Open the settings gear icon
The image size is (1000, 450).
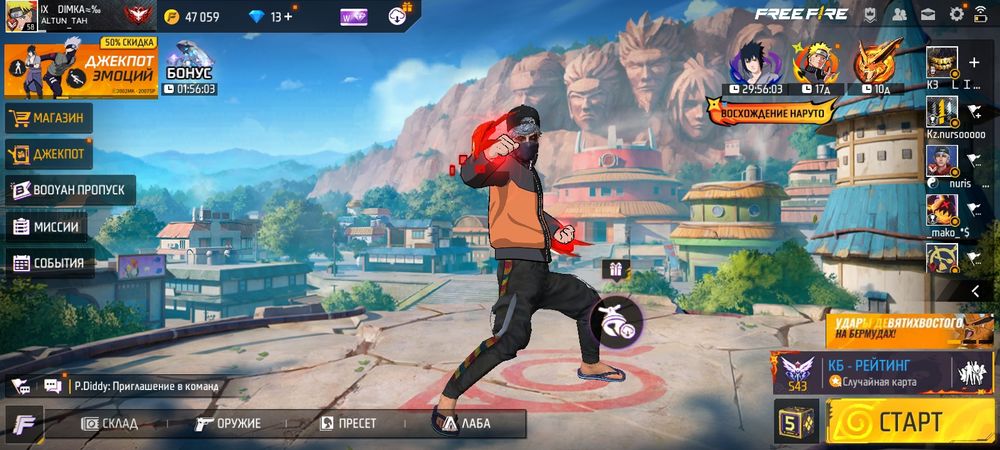pos(956,14)
